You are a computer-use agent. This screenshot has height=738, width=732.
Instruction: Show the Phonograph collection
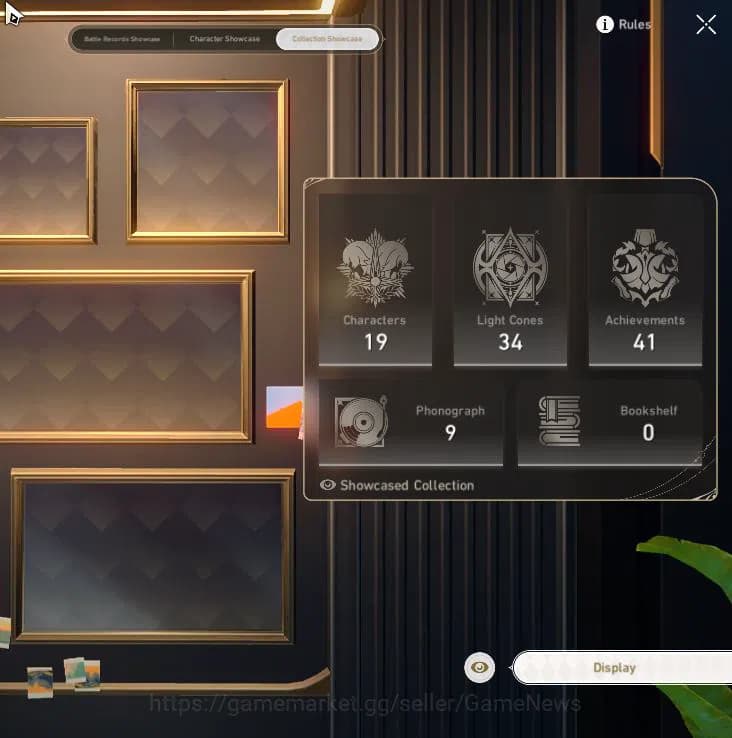tap(410, 422)
